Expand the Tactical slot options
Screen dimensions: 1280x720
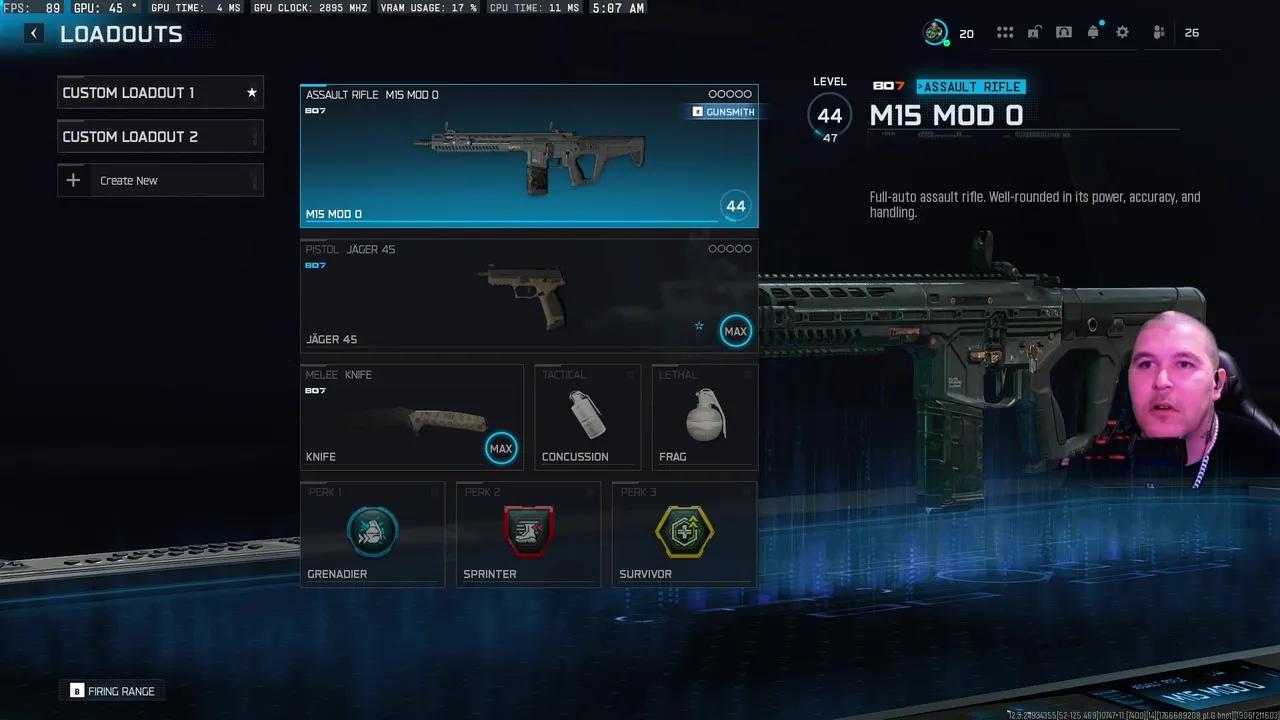[x=630, y=374]
